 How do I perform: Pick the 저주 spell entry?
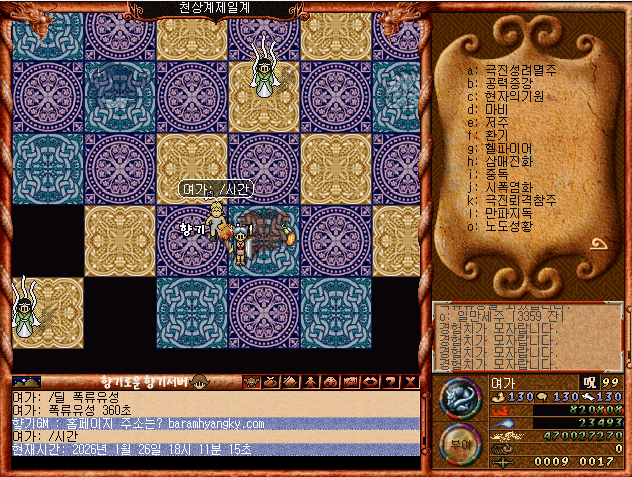496,122
